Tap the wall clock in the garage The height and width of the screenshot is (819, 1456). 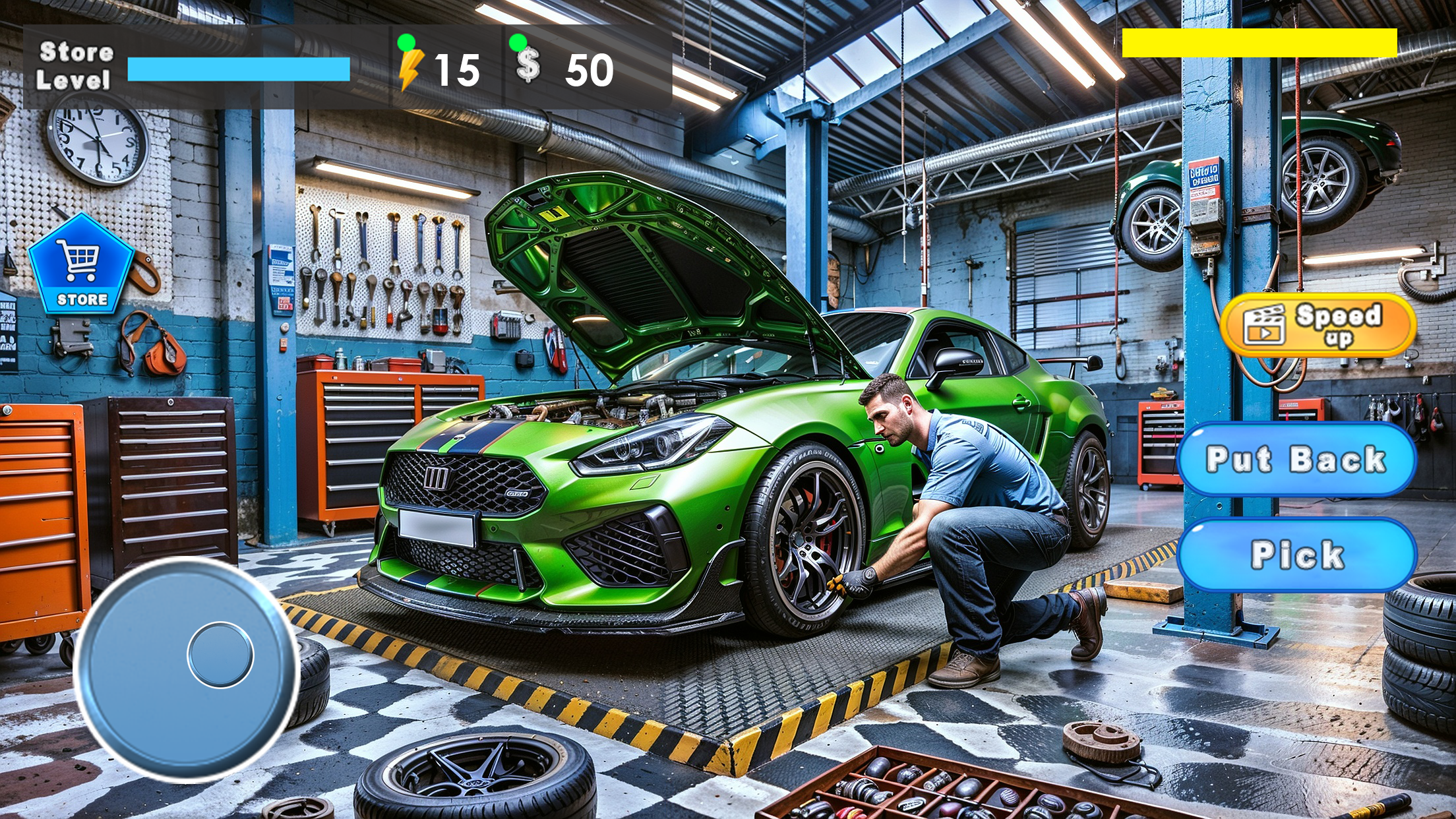coord(98,138)
